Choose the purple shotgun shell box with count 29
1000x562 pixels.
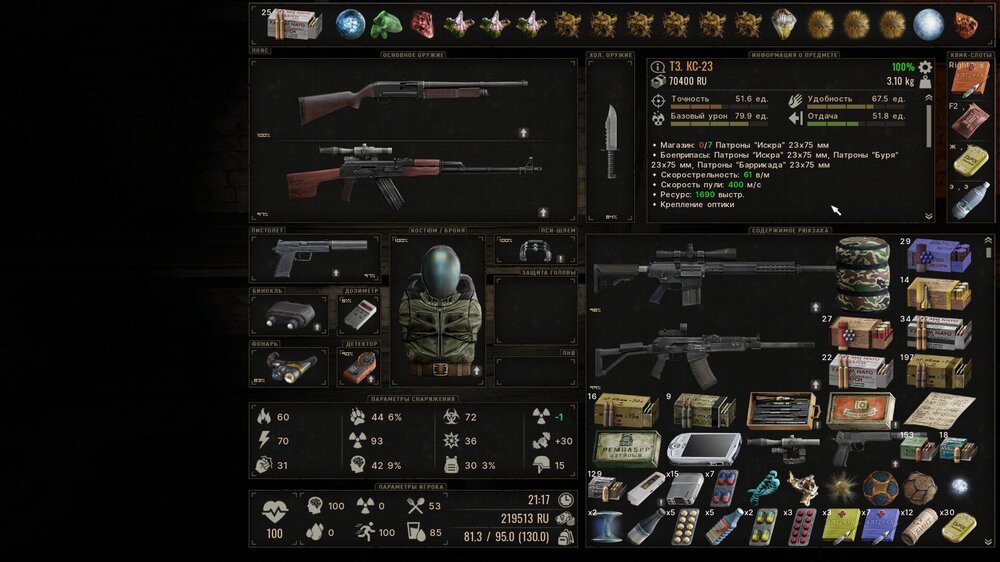click(x=937, y=256)
